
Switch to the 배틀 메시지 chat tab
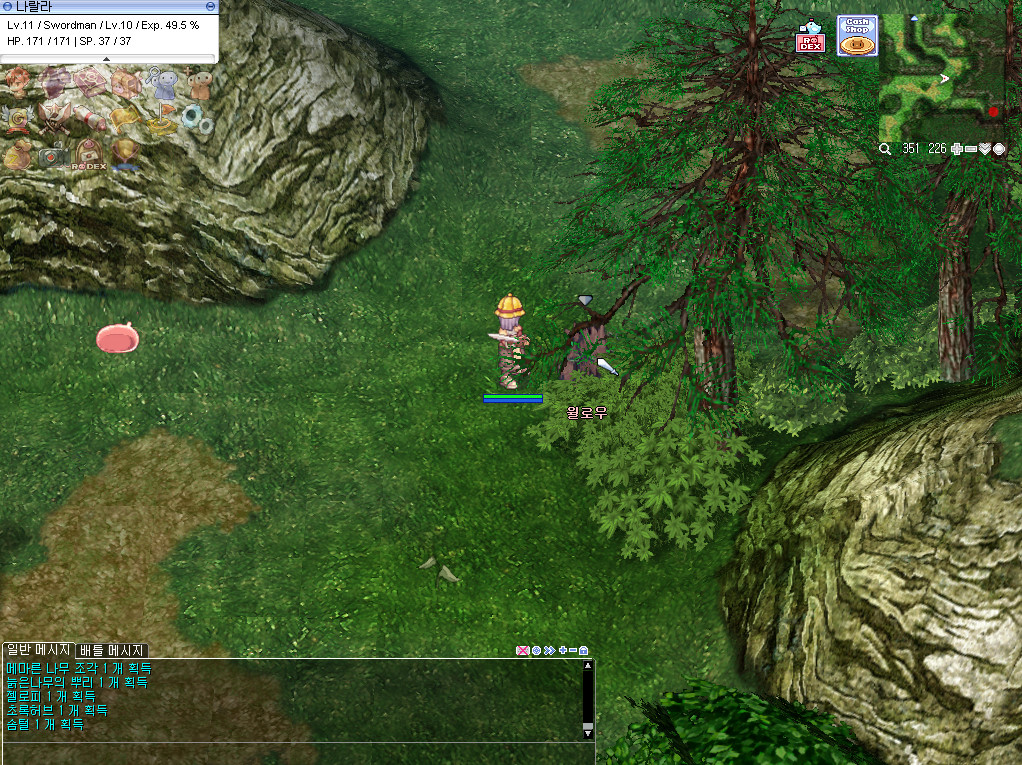(x=112, y=650)
